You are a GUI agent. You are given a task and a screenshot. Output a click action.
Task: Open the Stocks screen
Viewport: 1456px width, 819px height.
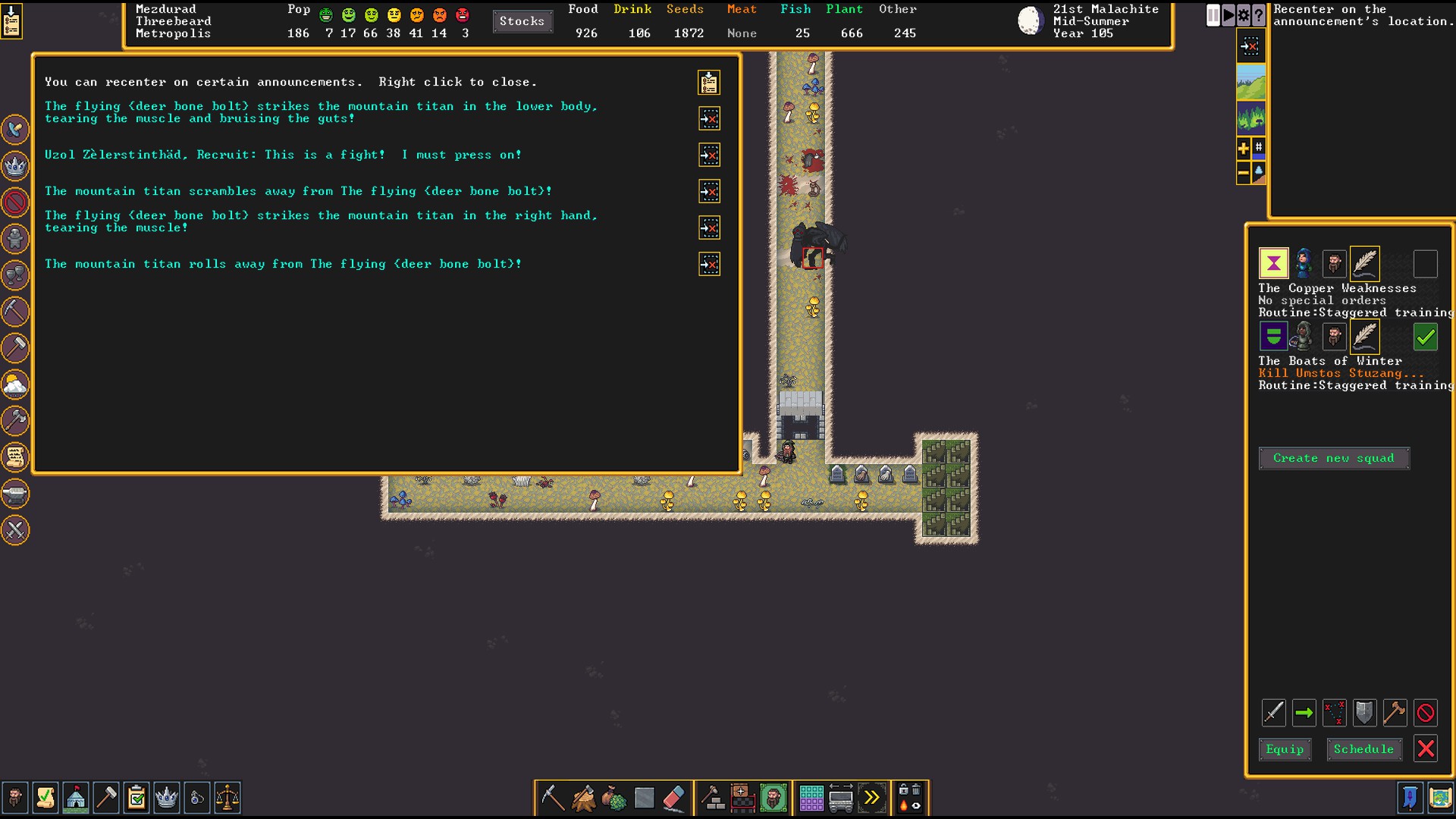[x=522, y=21]
